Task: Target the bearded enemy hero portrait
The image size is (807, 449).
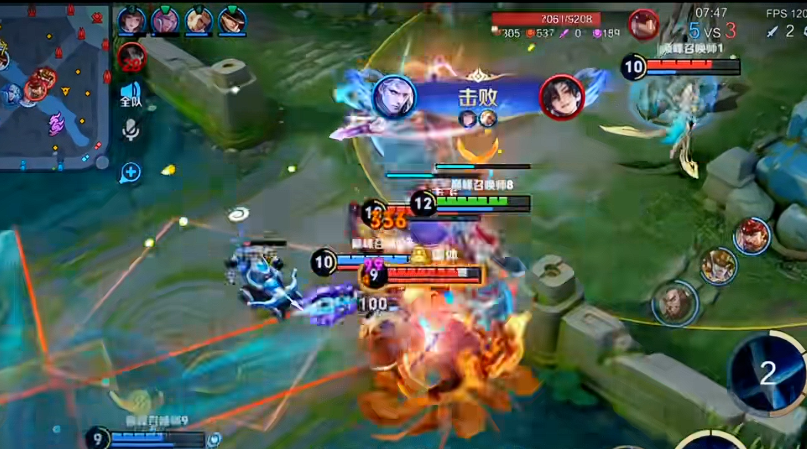Action: tap(675, 302)
